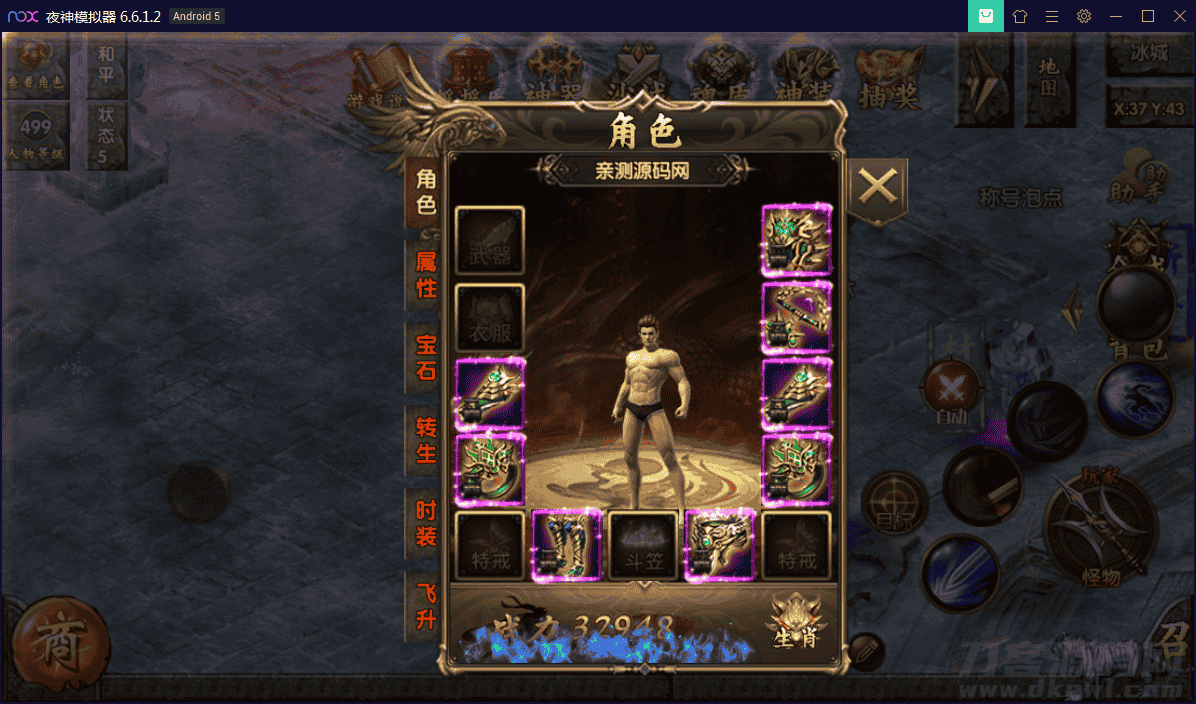
Task: Click the 和平 peace mode button
Action: click(x=106, y=64)
